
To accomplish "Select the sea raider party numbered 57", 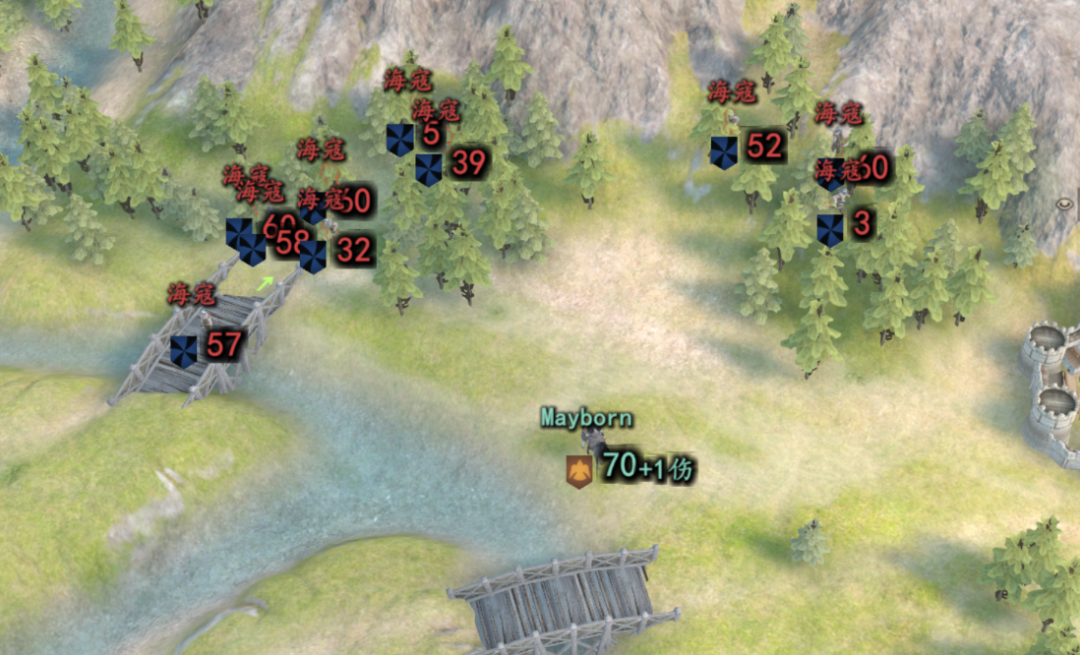I will click(x=184, y=351).
